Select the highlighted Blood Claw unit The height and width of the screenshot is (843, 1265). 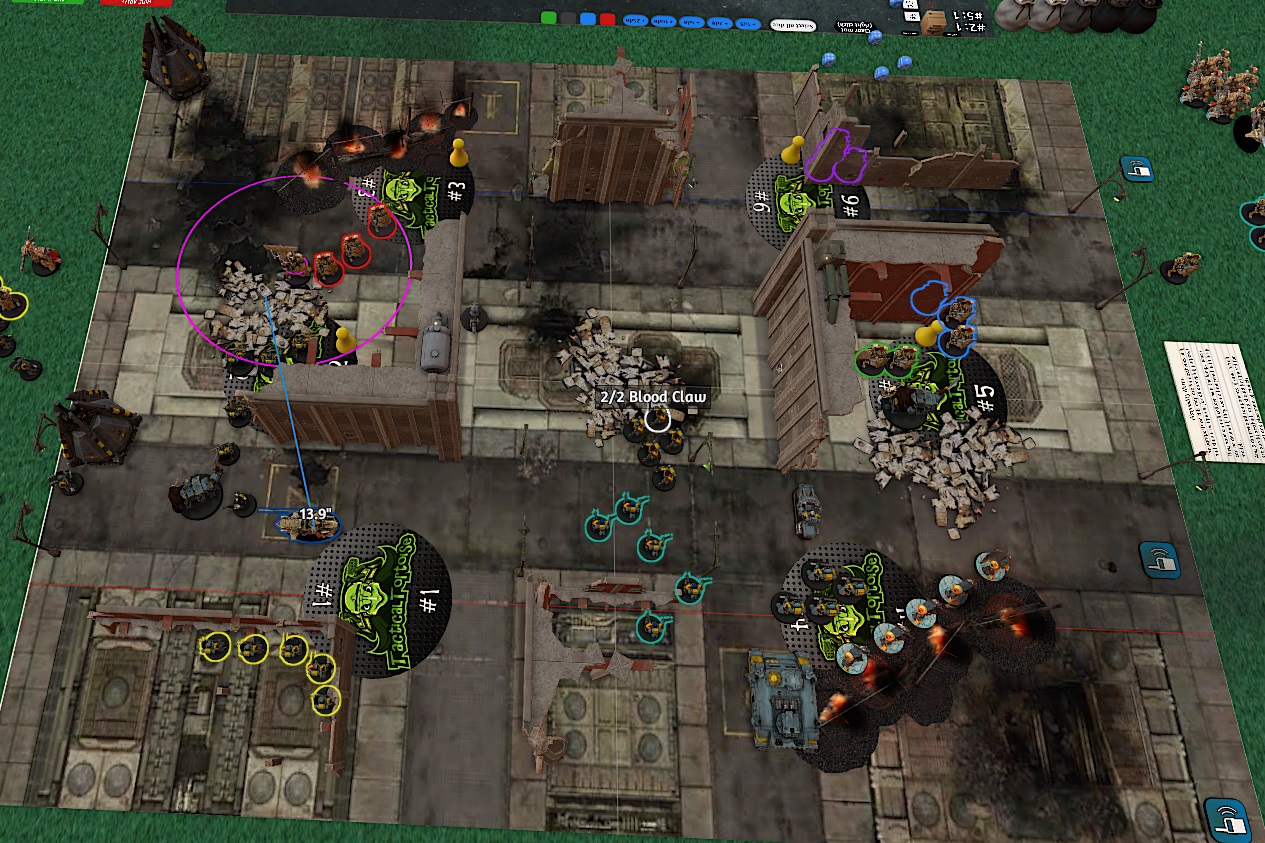(656, 419)
